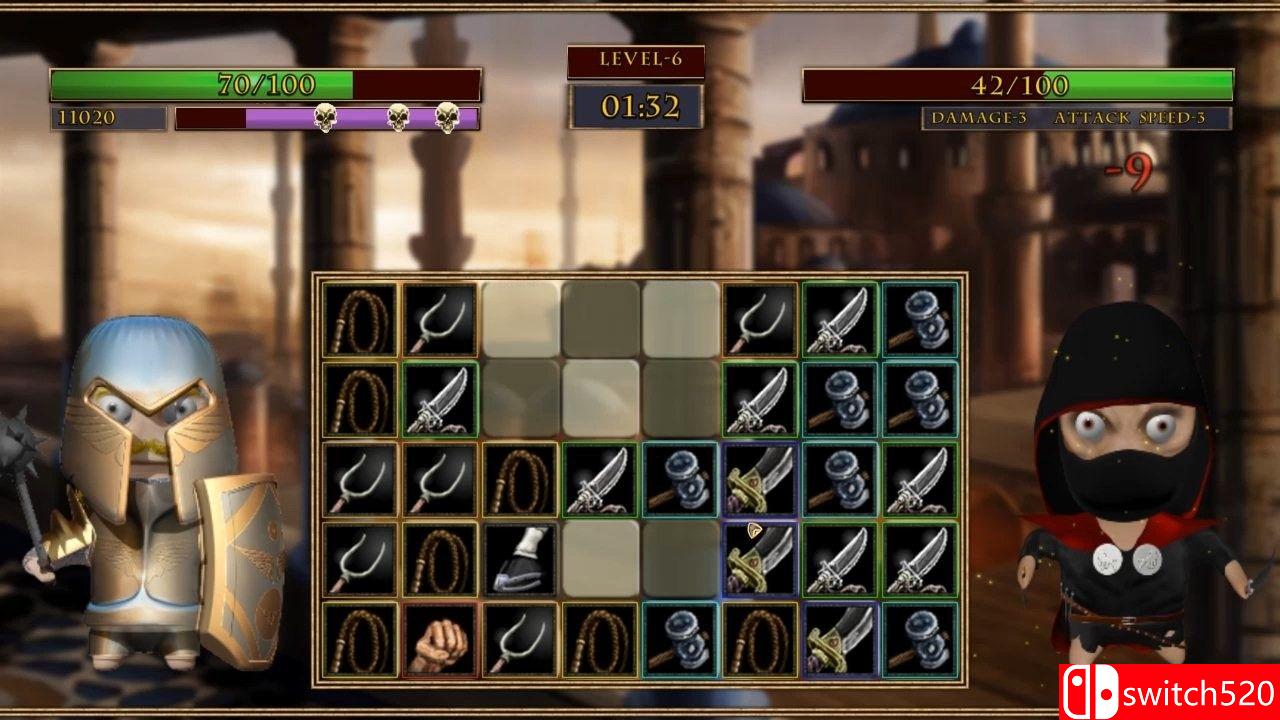Image resolution: width=1280 pixels, height=720 pixels.
Task: Click the middle skull on the purple experience bar
Action: pos(398,118)
